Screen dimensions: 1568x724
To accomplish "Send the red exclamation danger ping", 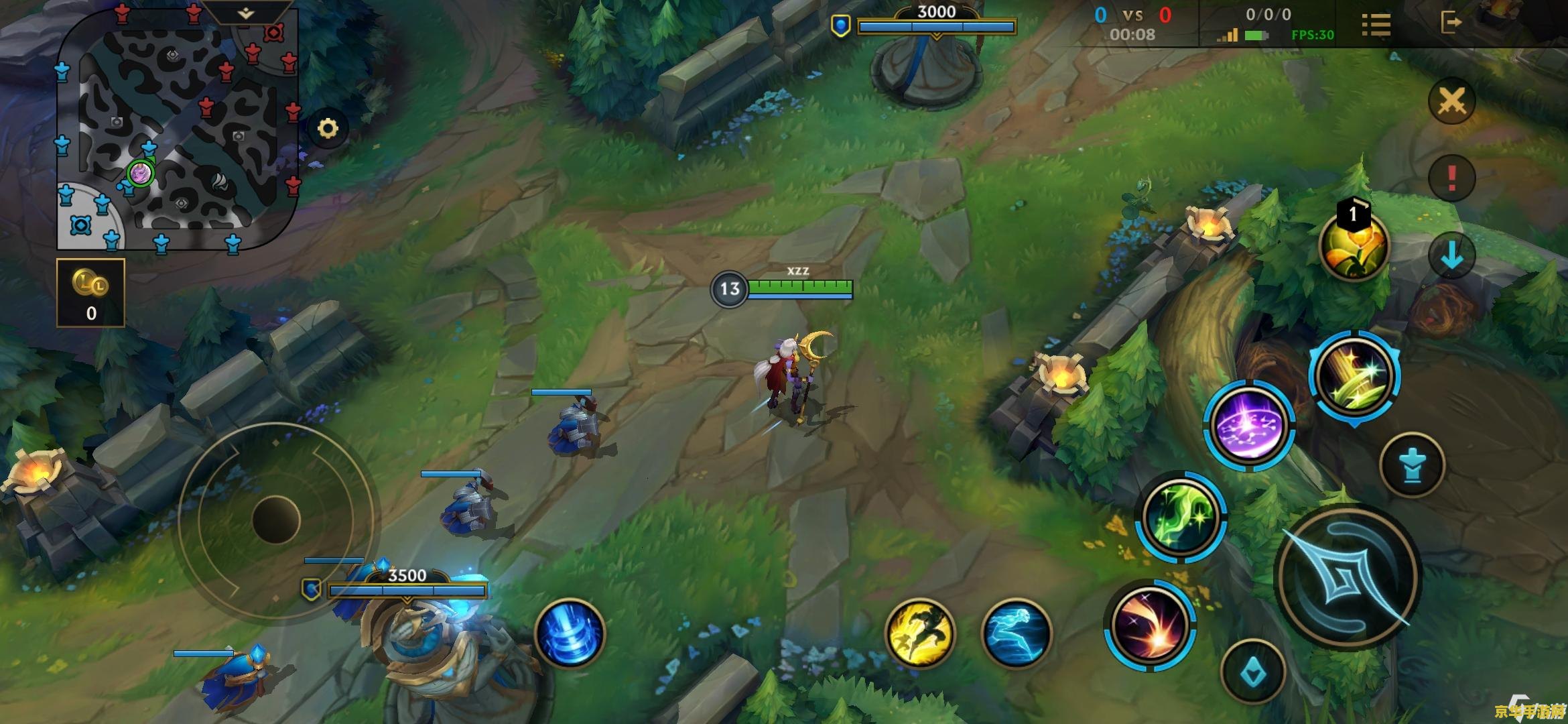I will (1451, 178).
